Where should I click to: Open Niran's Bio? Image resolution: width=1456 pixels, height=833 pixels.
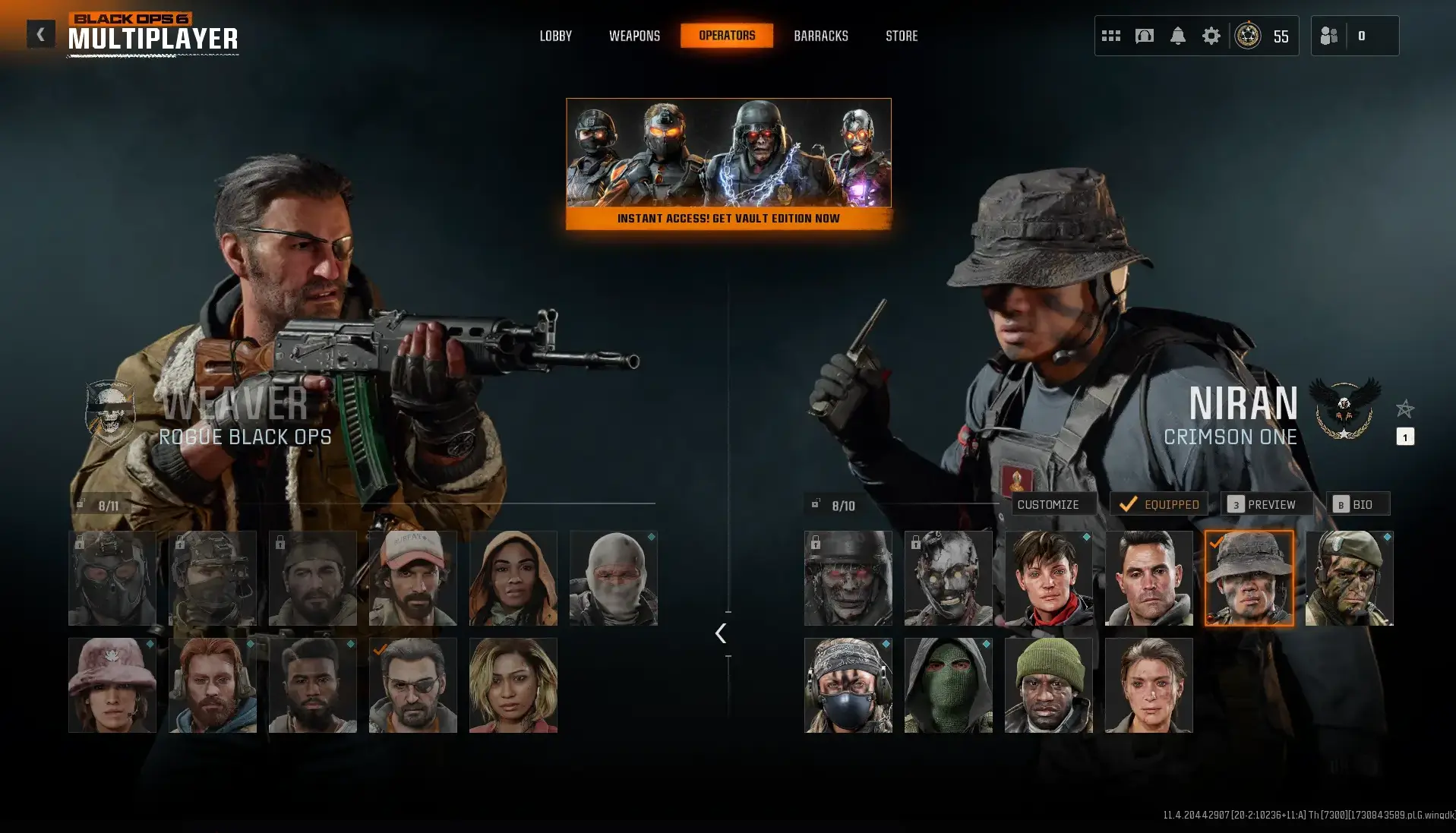[1358, 503]
